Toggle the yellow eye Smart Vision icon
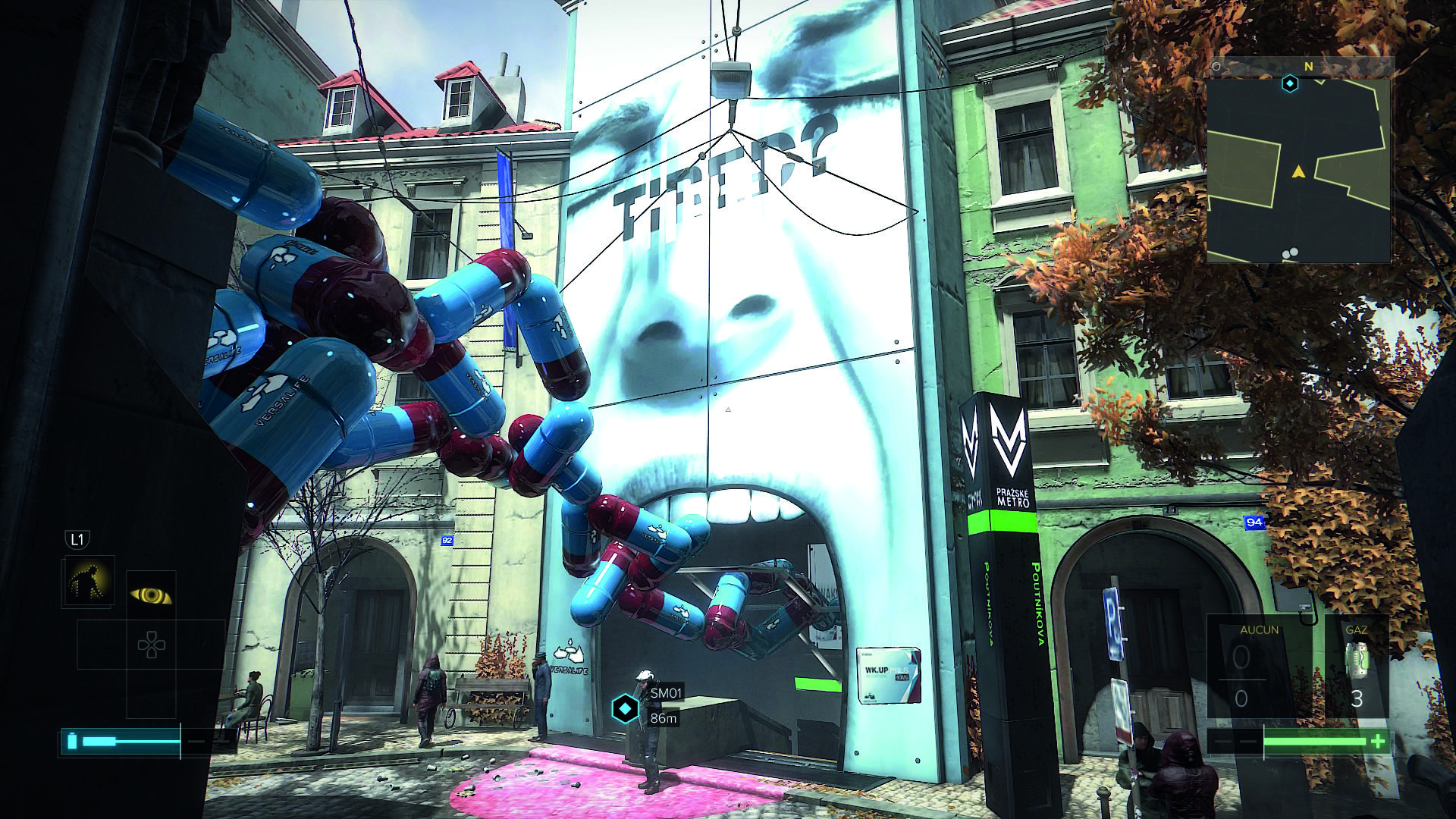This screenshot has height=819, width=1456. click(x=151, y=596)
